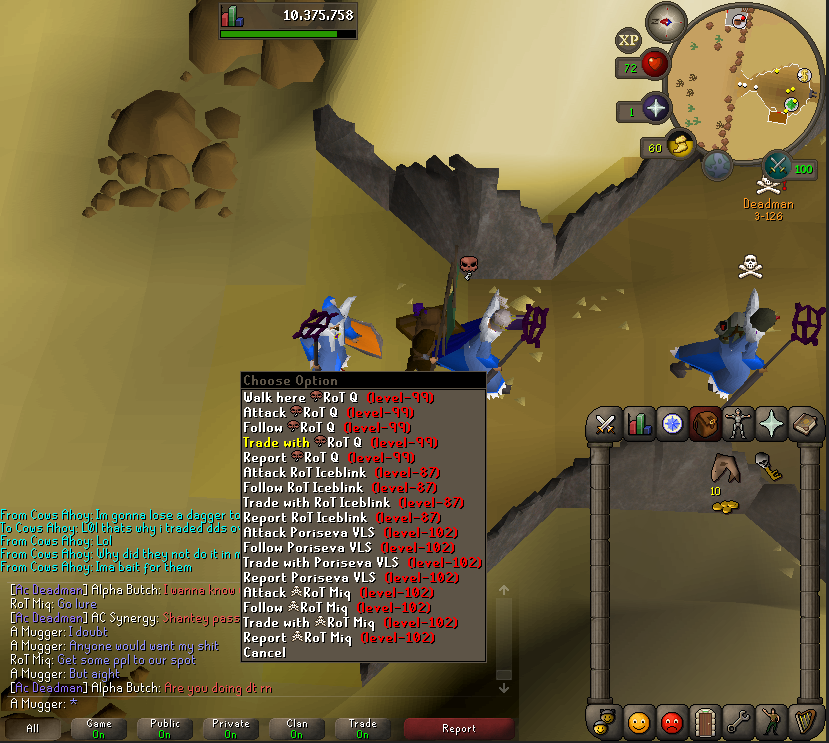The height and width of the screenshot is (743, 829).
Task: Toggle run with the boot energy orb
Action: pos(682,145)
